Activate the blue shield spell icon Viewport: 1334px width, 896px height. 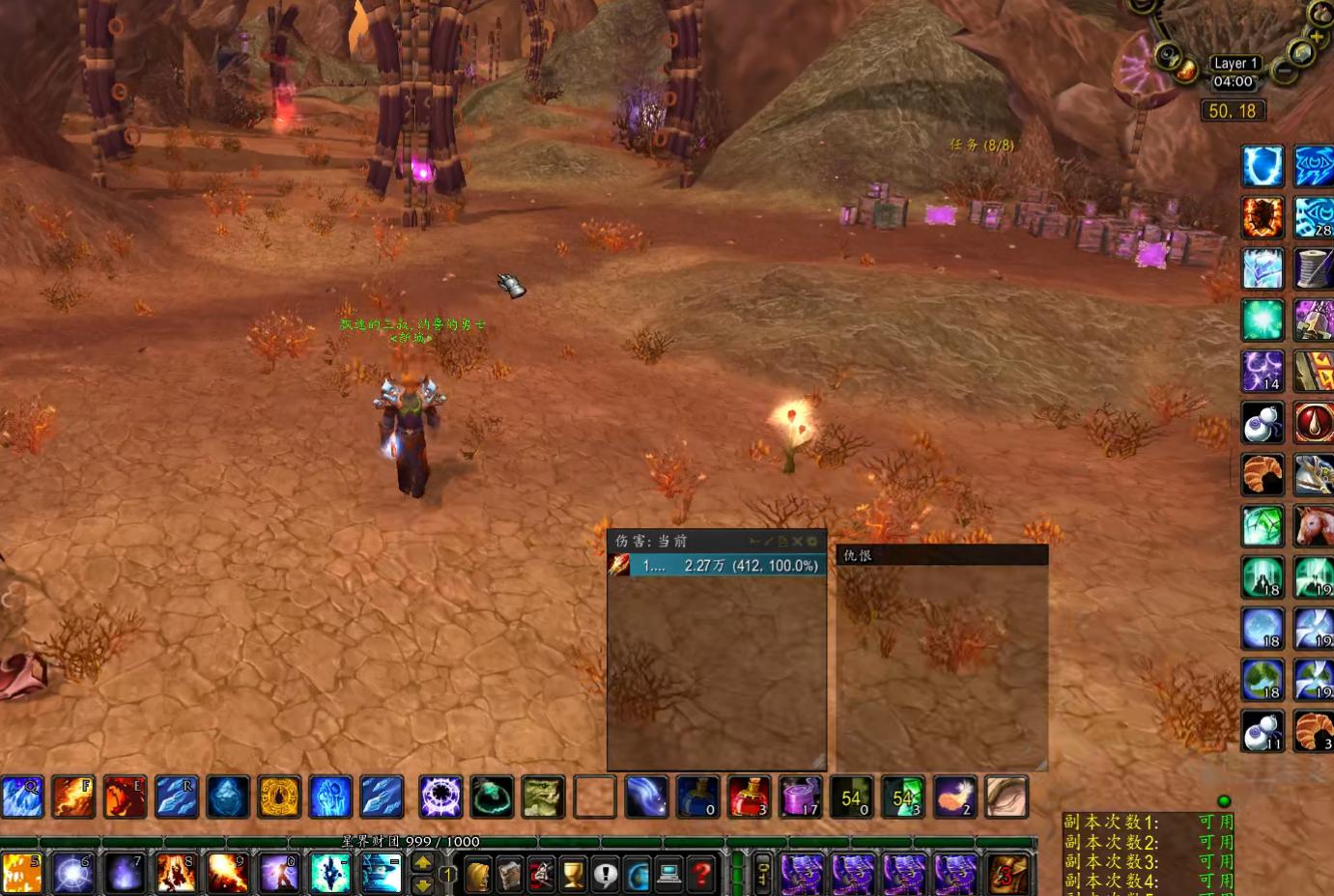tap(1262, 166)
